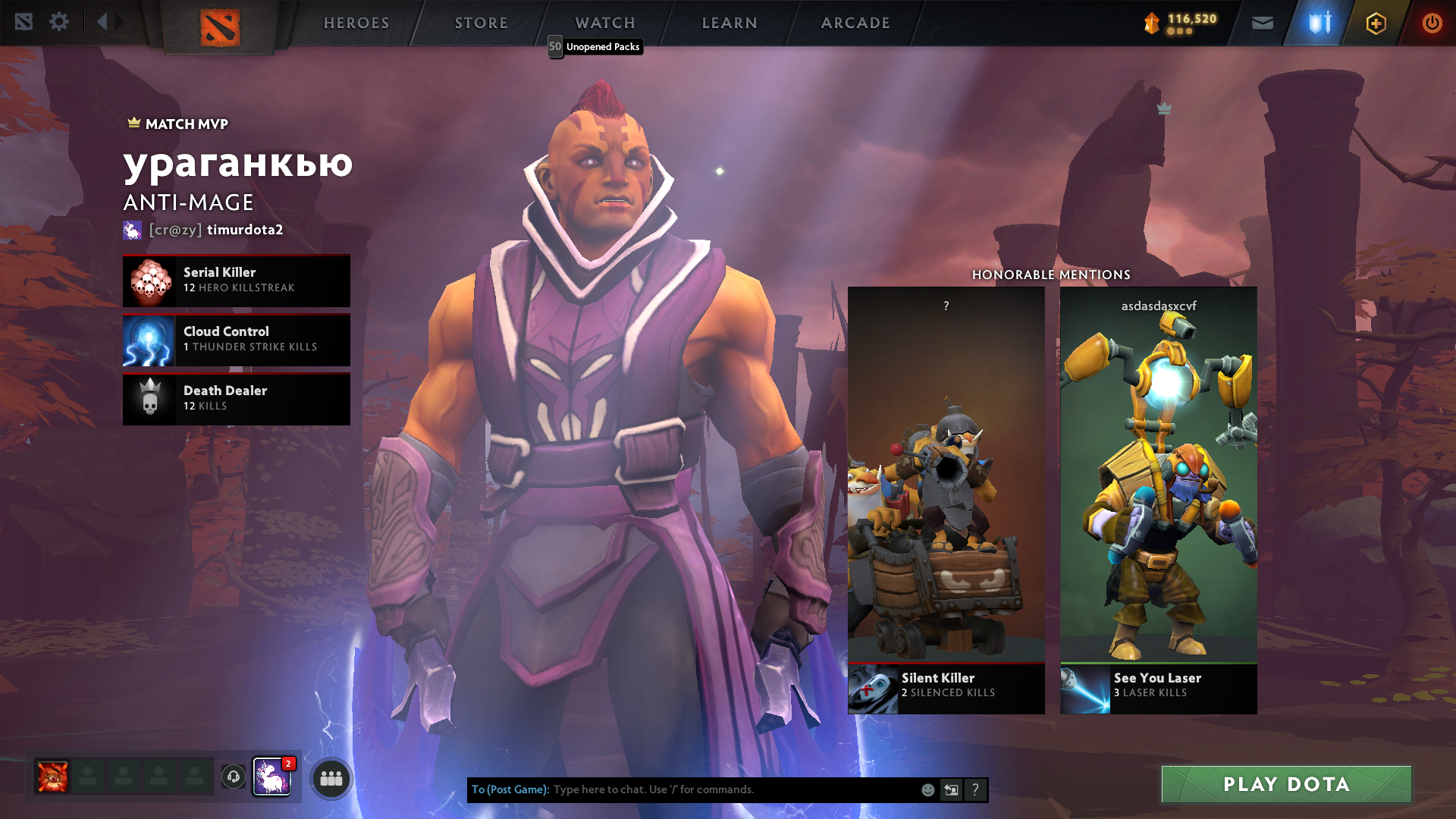Open the chat emoticon picker

927,790
